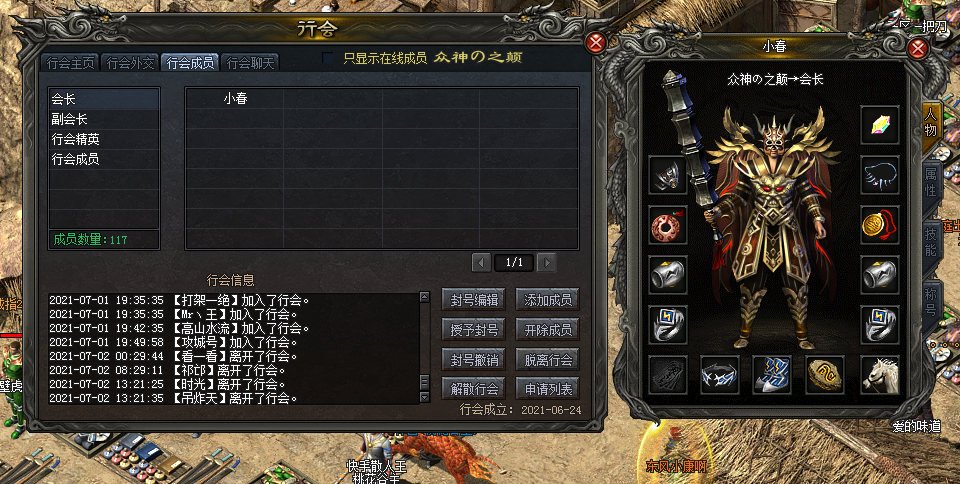Click 开除成员 to expel a member
This screenshot has height=484, width=960.
[548, 329]
